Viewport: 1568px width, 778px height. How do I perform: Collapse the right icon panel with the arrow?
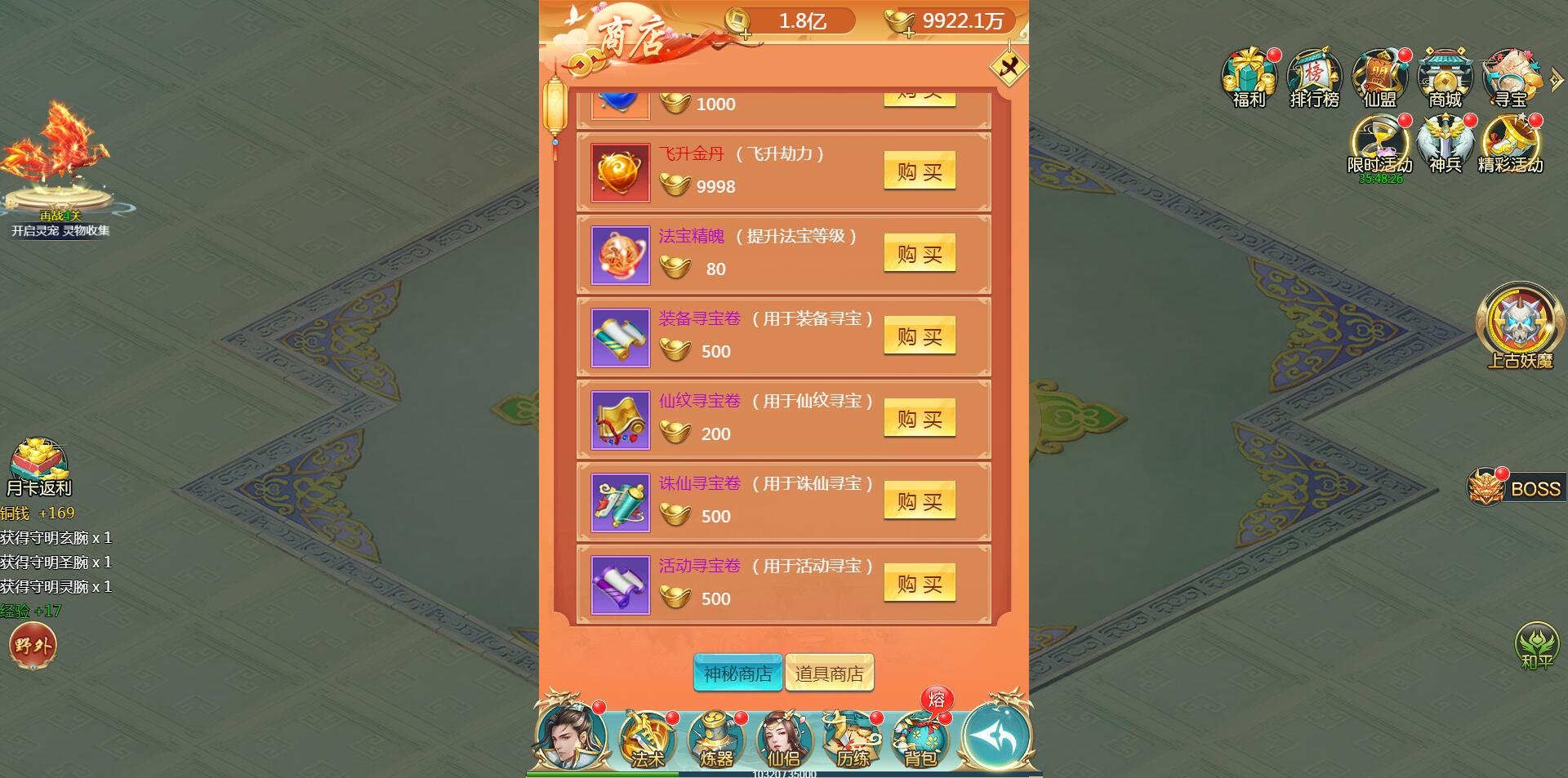1556,78
